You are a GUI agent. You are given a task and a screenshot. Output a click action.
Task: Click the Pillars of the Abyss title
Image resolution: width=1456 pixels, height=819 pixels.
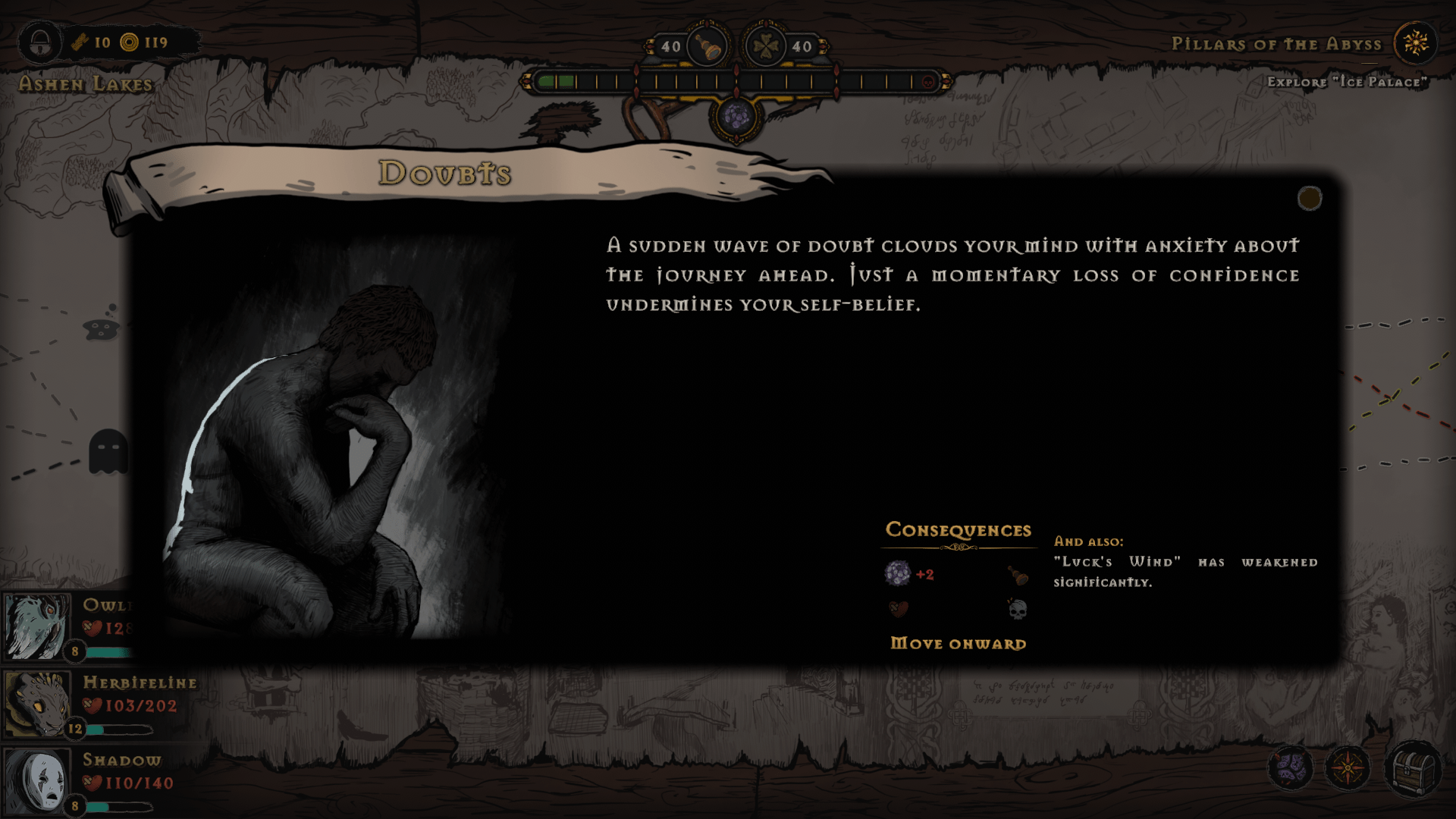coord(1276,44)
